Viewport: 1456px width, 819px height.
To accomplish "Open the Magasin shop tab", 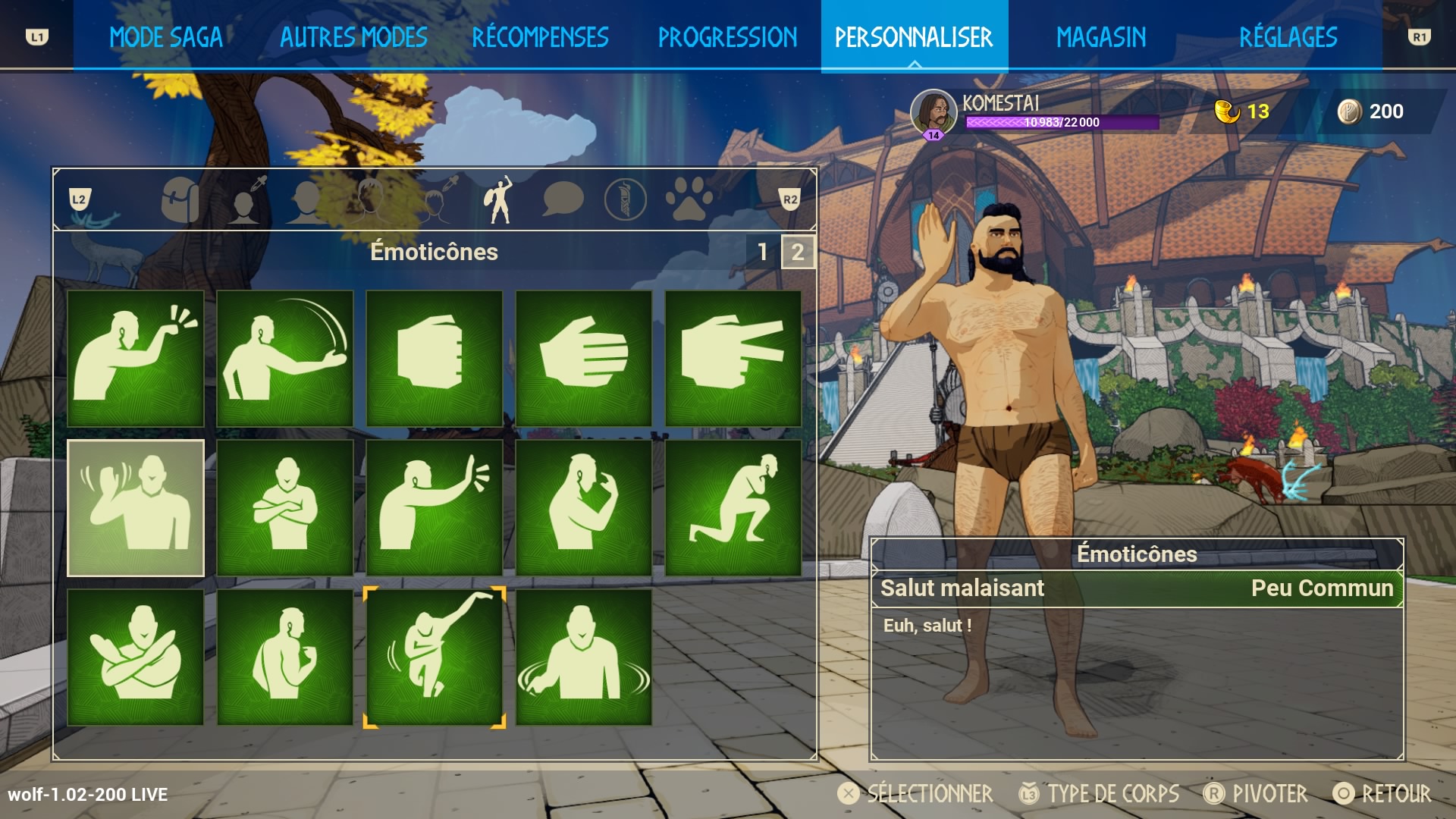I will point(1101,36).
